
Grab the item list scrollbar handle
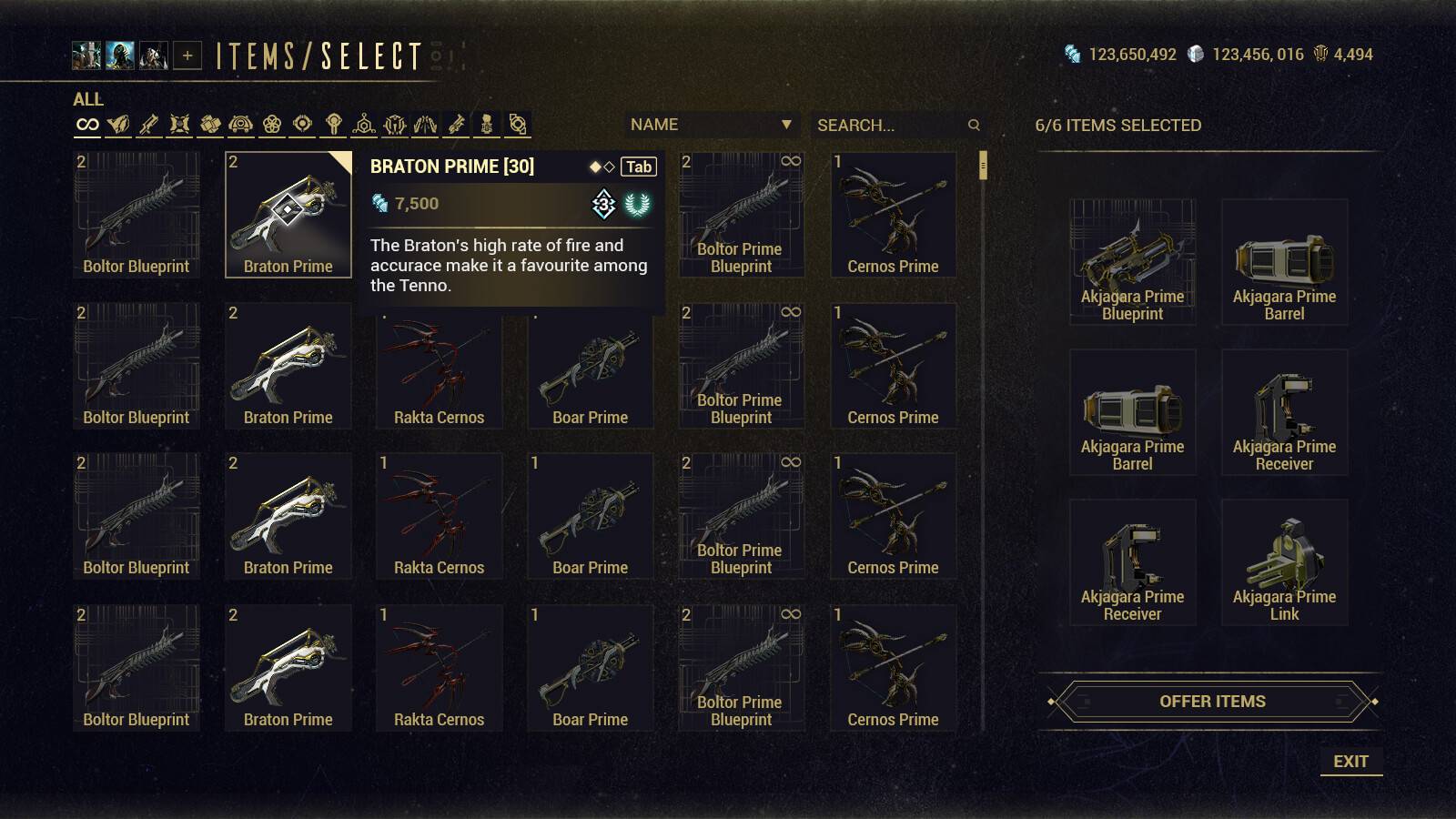[x=983, y=167]
